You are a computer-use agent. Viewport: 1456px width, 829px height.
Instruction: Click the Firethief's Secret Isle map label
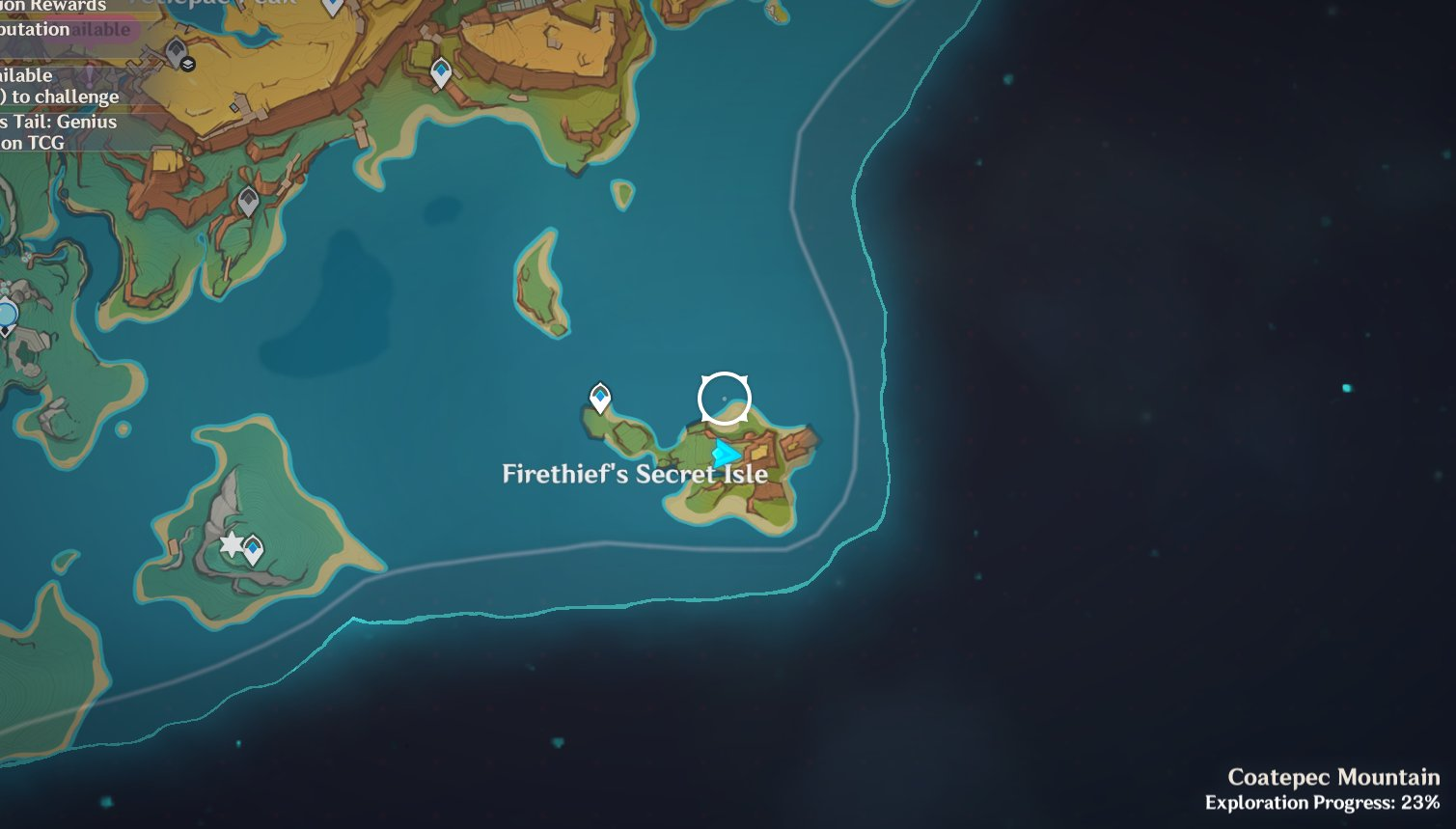click(634, 474)
